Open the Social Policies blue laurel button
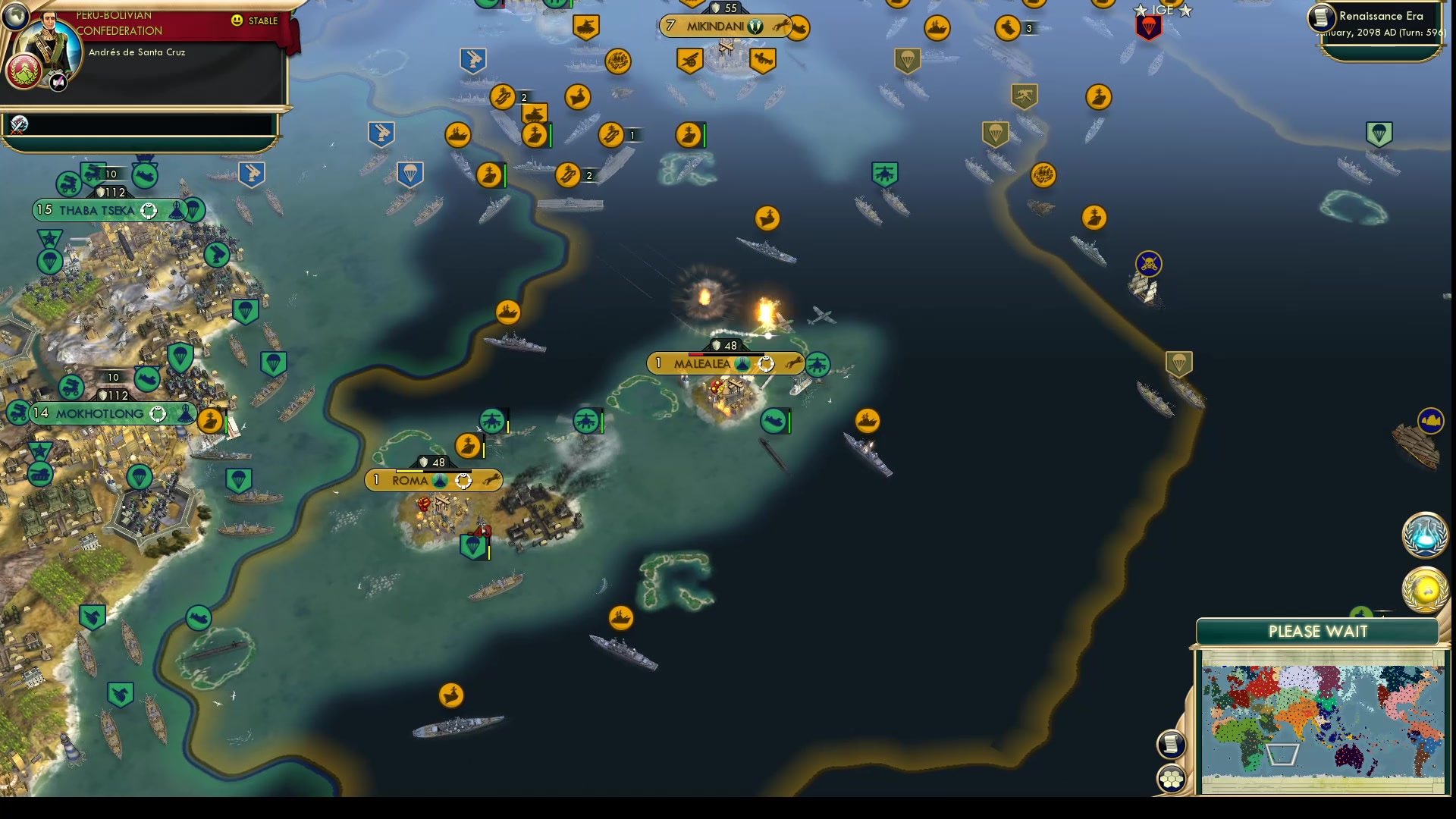This screenshot has height=819, width=1456. pyautogui.click(x=1425, y=535)
